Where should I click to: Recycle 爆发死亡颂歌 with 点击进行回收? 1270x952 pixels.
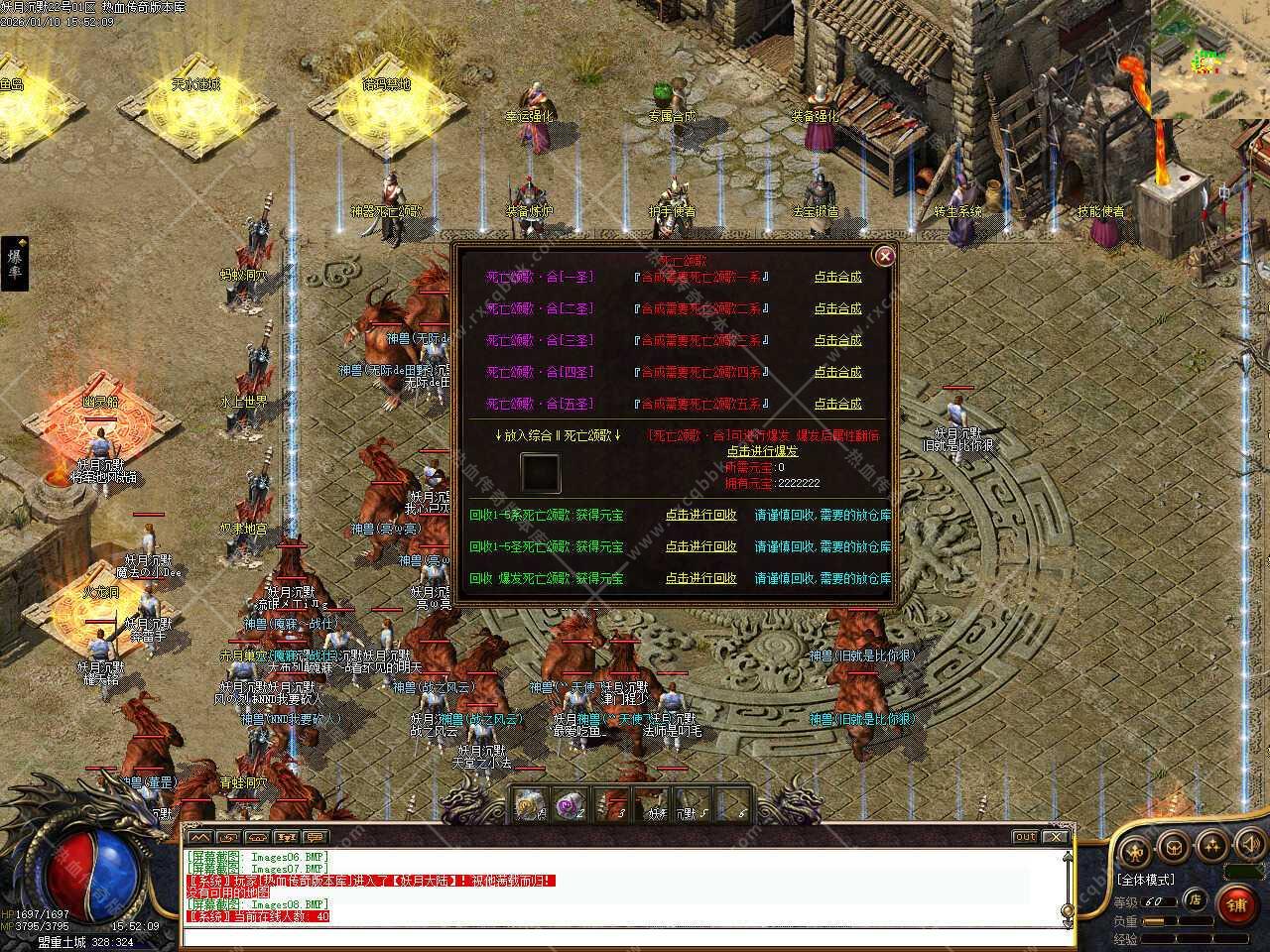[x=700, y=579]
